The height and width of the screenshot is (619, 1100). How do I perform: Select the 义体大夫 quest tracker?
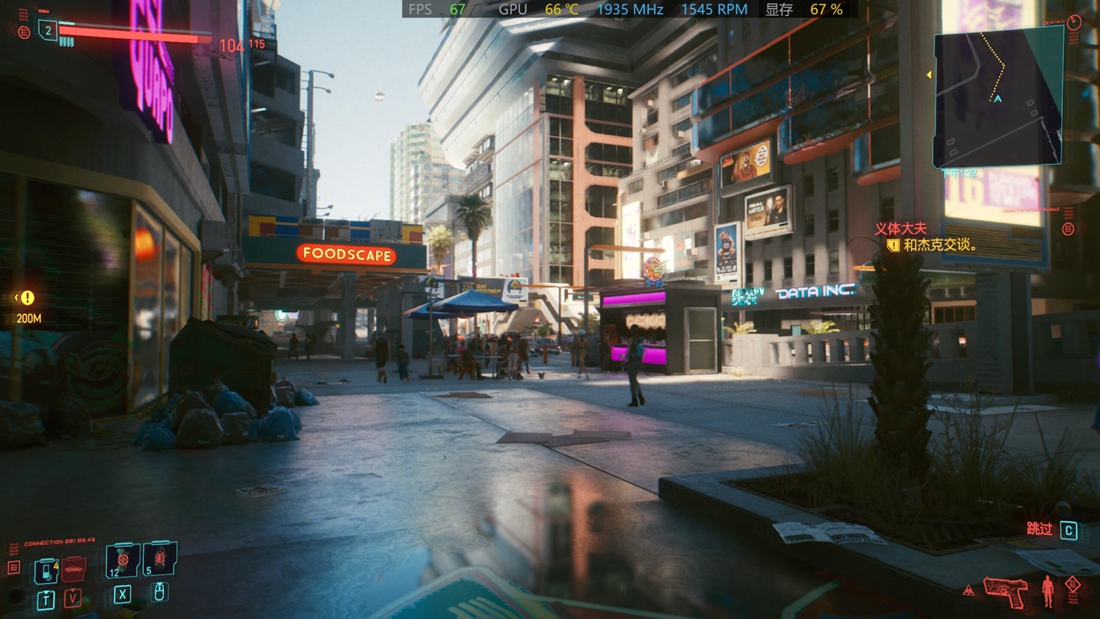point(901,229)
